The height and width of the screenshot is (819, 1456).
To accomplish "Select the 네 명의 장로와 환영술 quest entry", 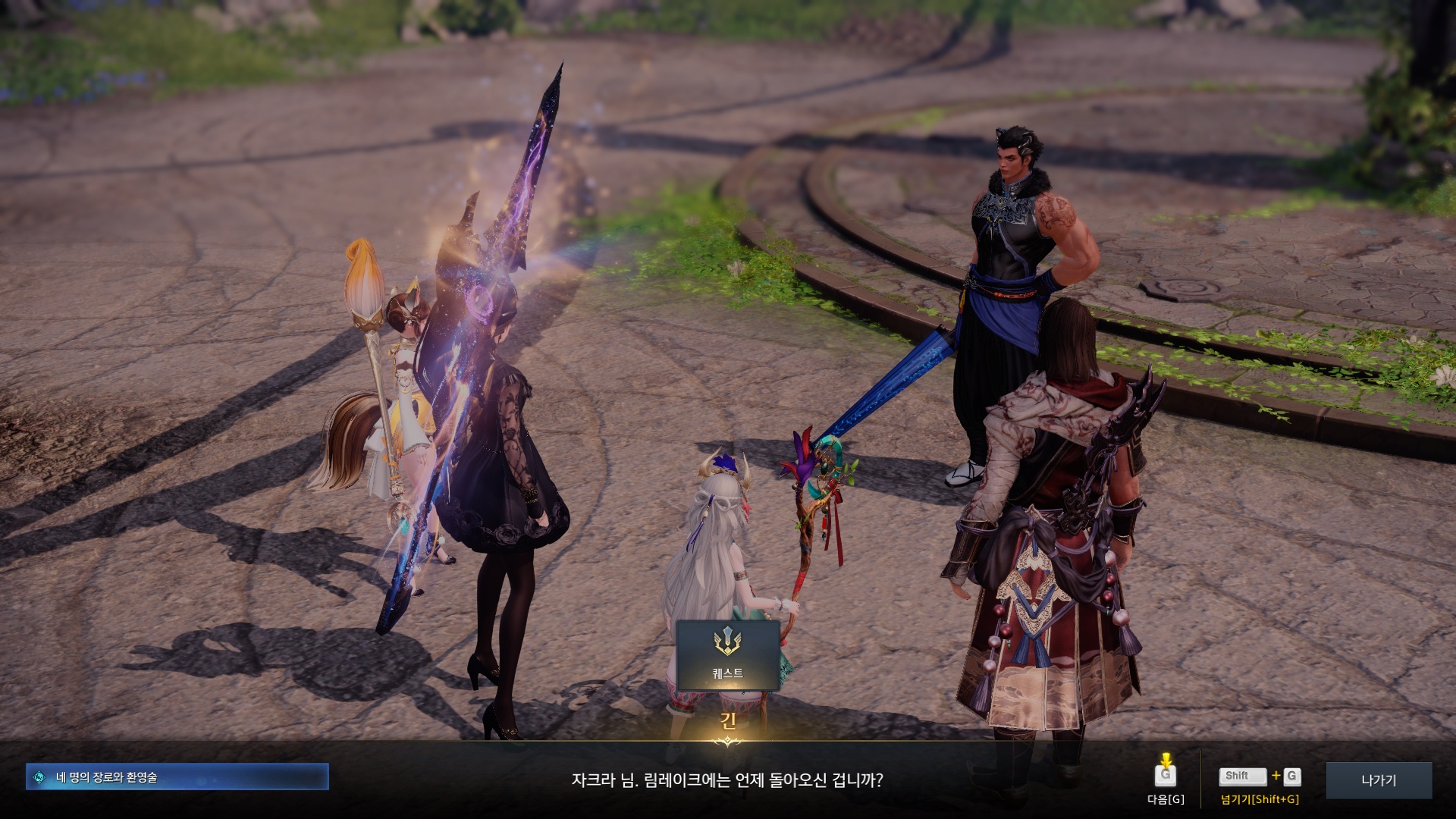I will pos(177,777).
